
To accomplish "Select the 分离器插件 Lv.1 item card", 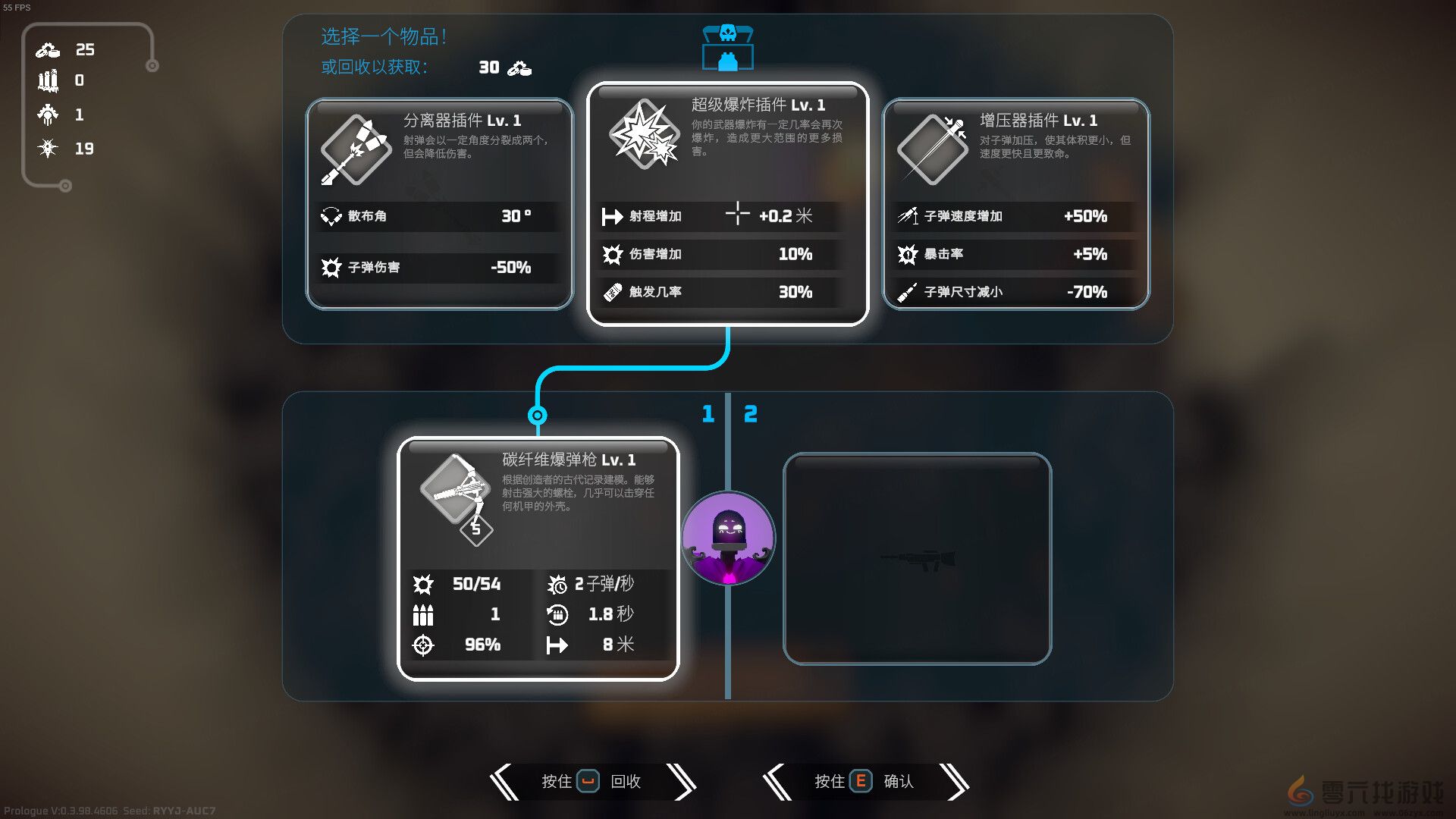I will point(438,205).
